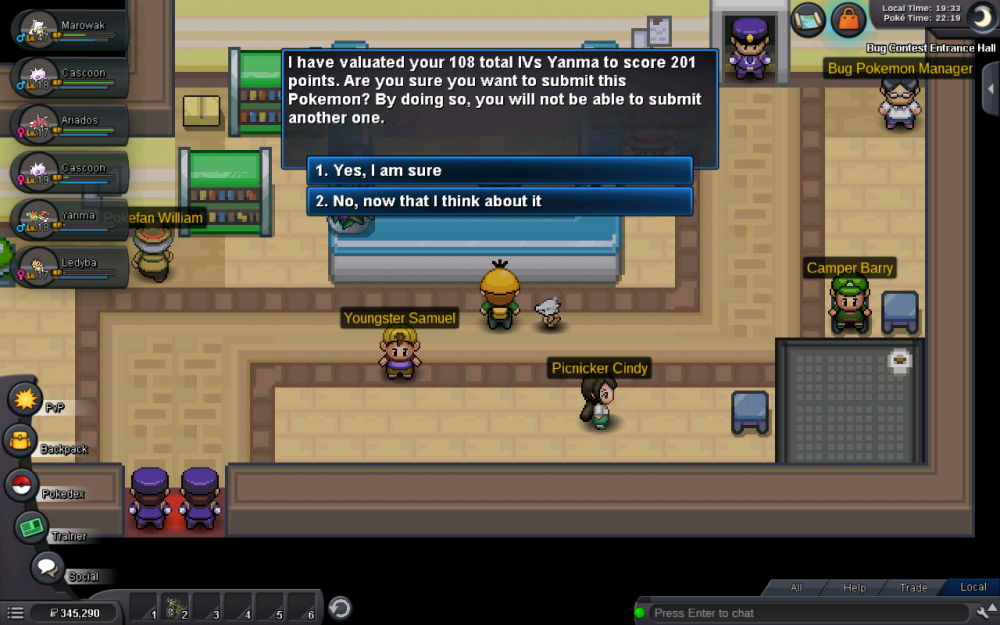Open the PvP menu
This screenshot has width=1000, height=625.
(24, 399)
